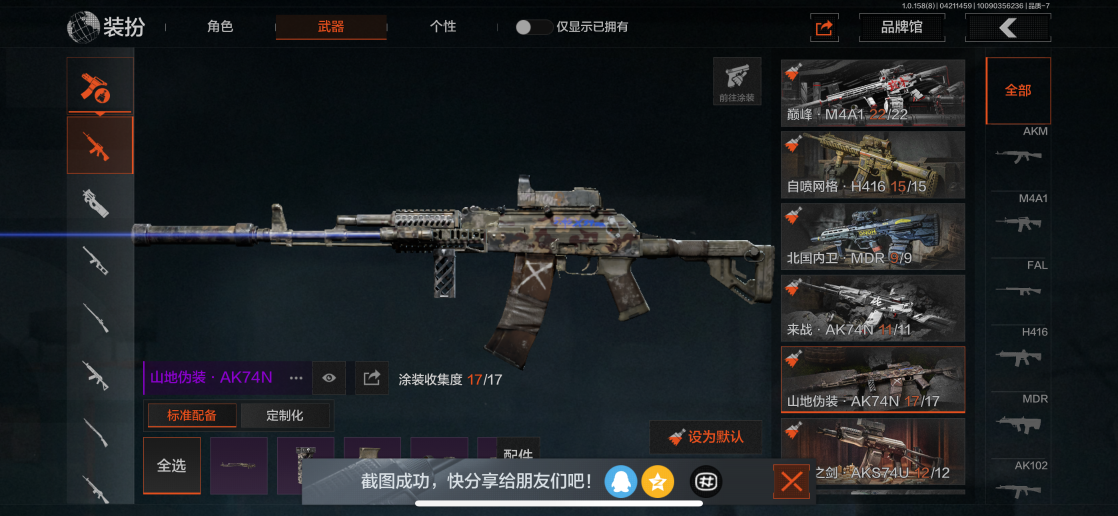Click 设为默认 to set default

(x=705, y=437)
